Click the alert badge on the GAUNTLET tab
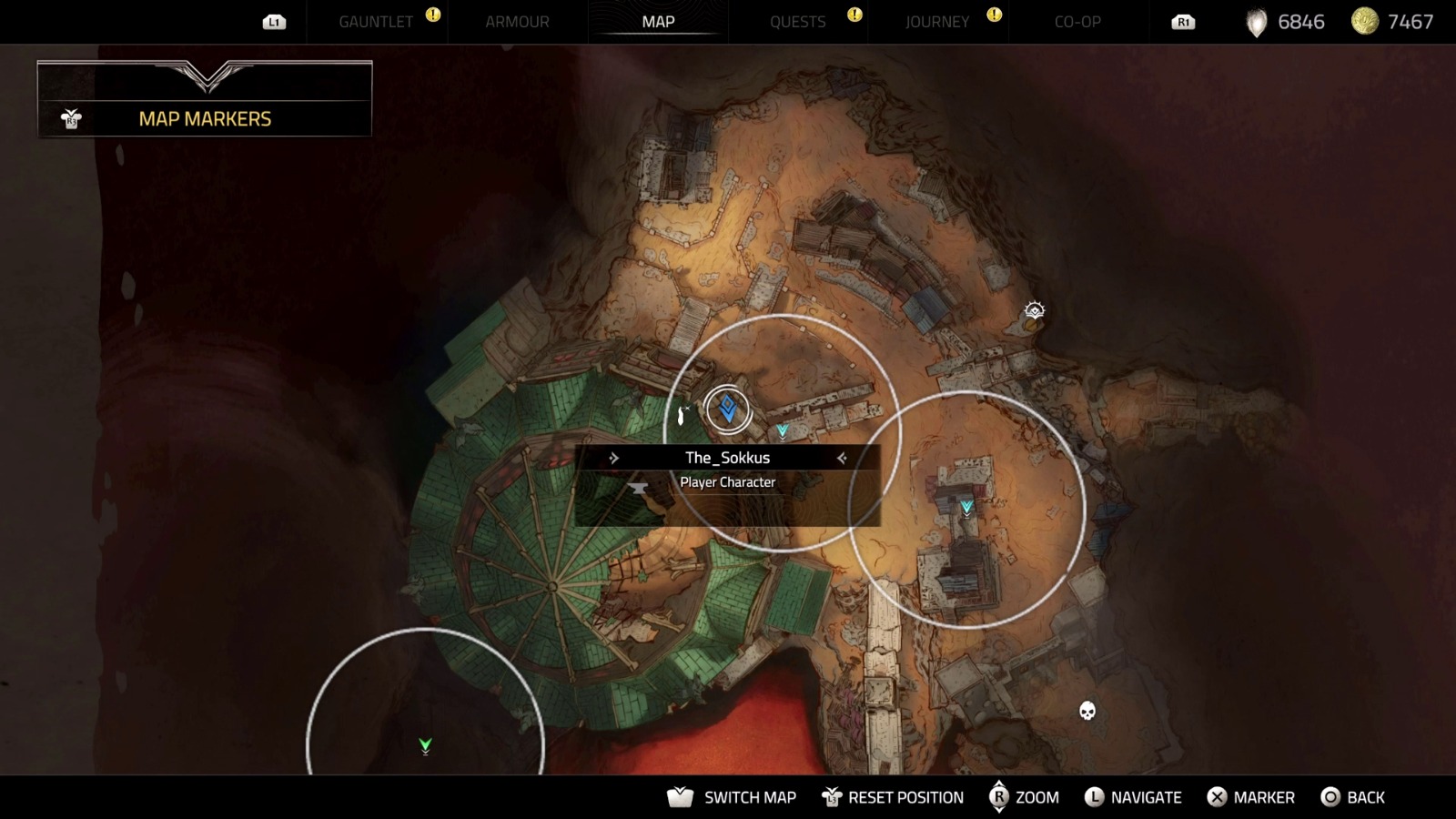This screenshot has height=819, width=1456. [x=432, y=15]
